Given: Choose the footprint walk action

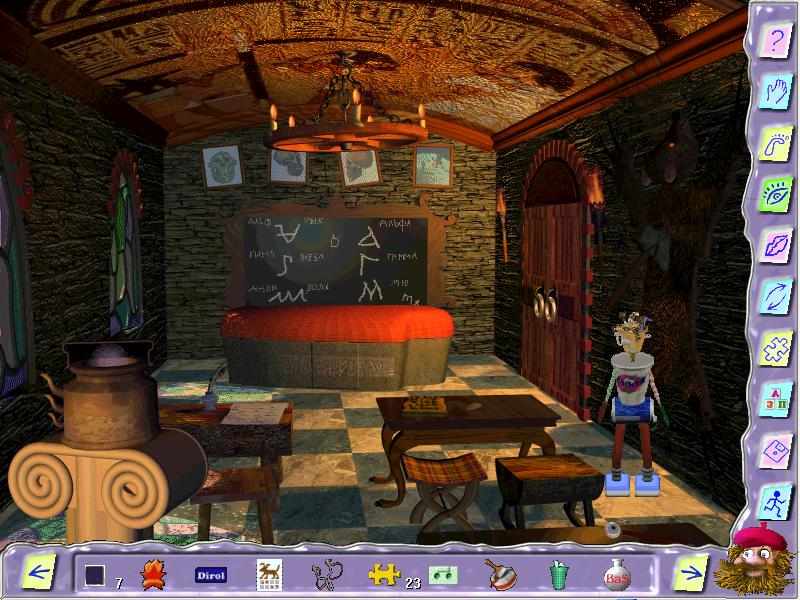Looking at the screenshot, I should (x=773, y=143).
